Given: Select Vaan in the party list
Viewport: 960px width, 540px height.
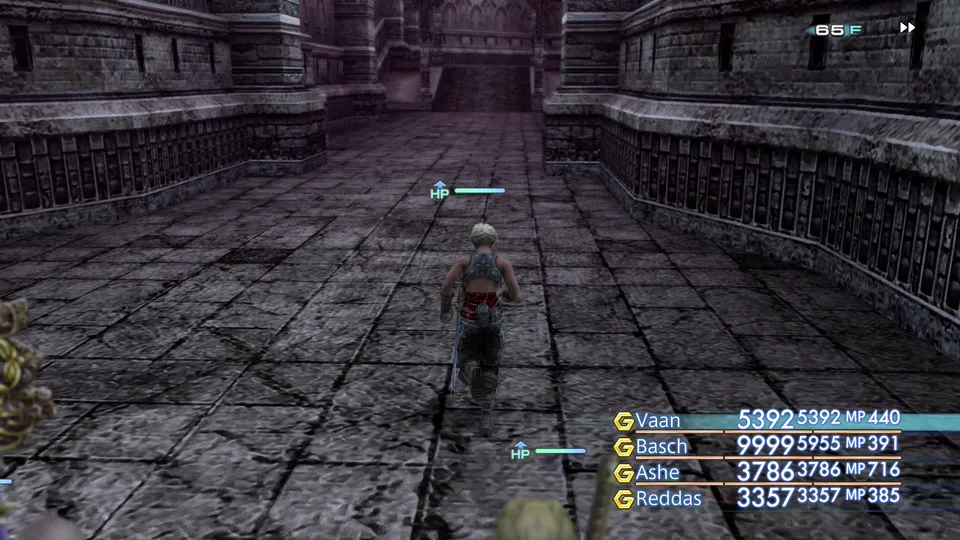Looking at the screenshot, I should coord(659,419).
